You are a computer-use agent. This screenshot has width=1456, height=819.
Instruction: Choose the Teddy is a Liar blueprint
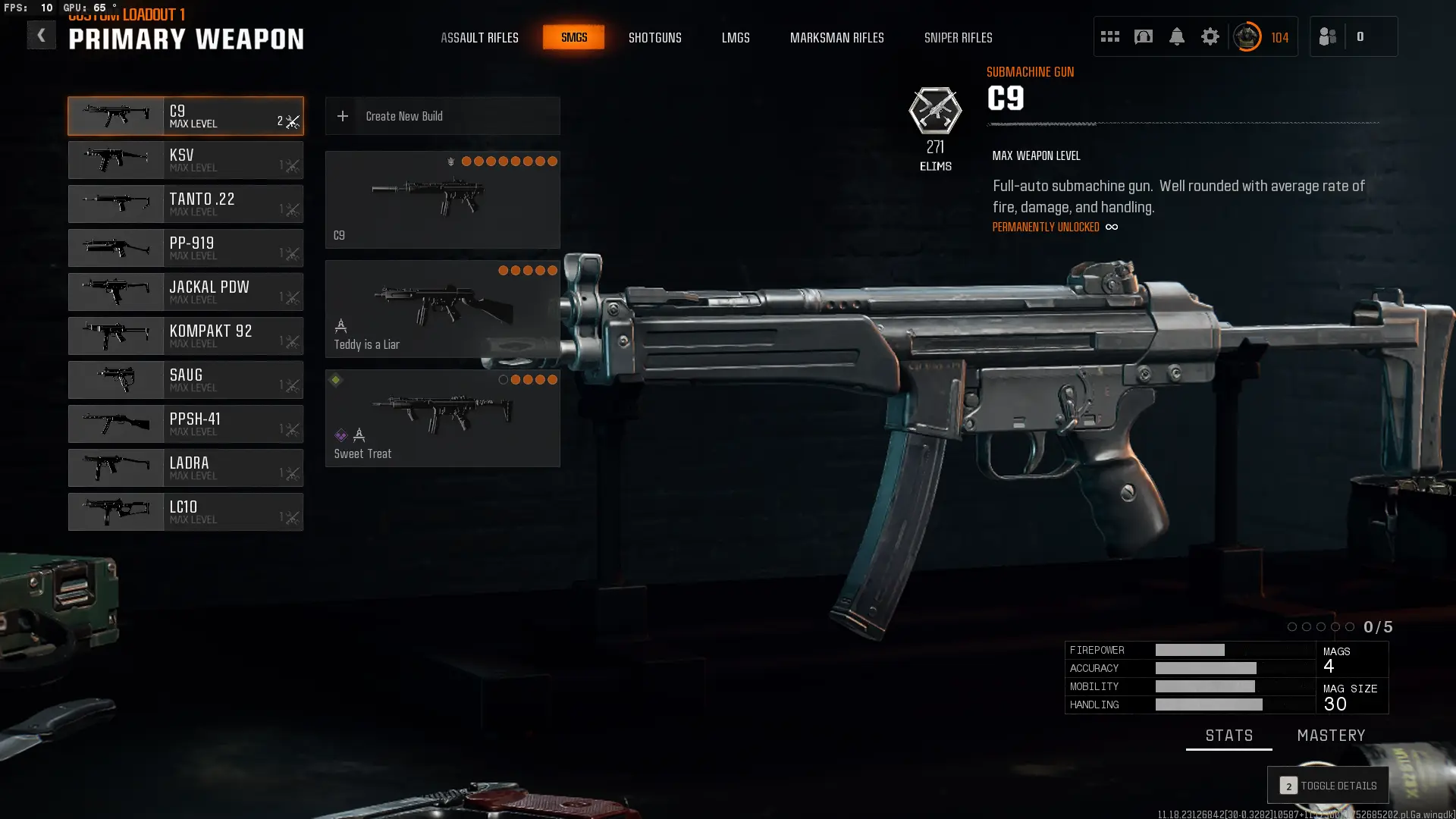tap(442, 309)
